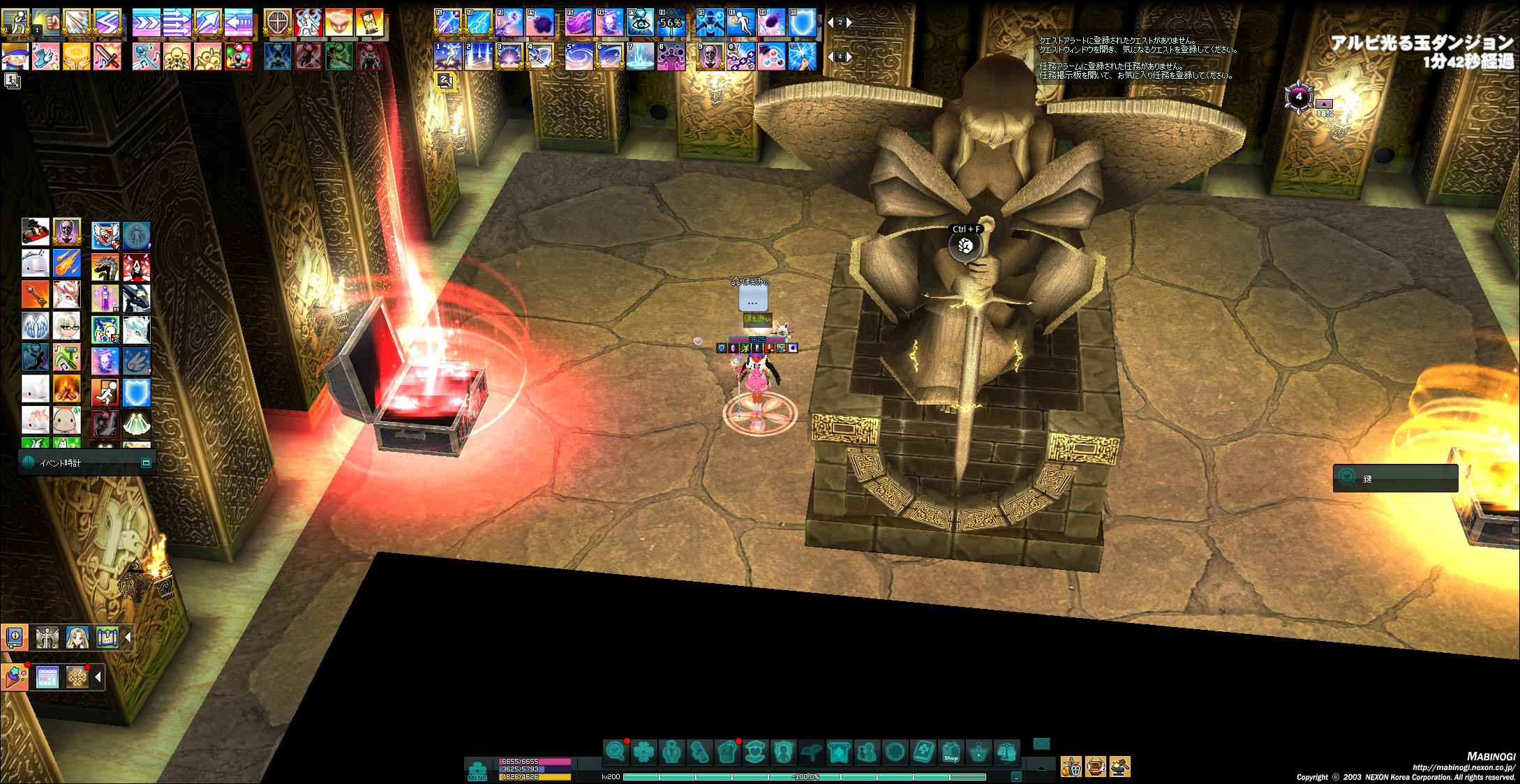
Task: Use the purple potion with 99 count
Action: (105, 298)
